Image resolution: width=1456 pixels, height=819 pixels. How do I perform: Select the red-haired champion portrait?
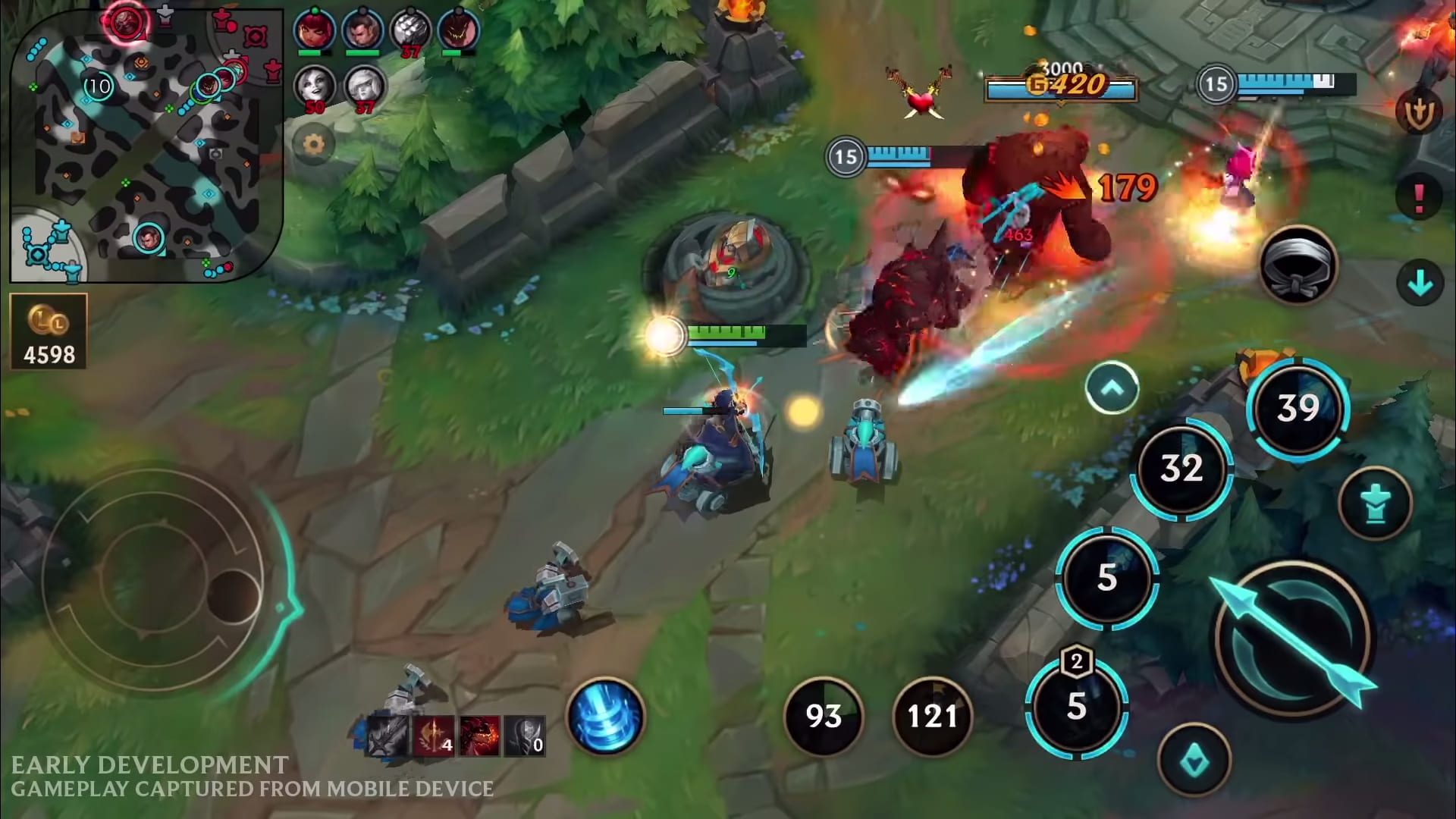tap(314, 30)
